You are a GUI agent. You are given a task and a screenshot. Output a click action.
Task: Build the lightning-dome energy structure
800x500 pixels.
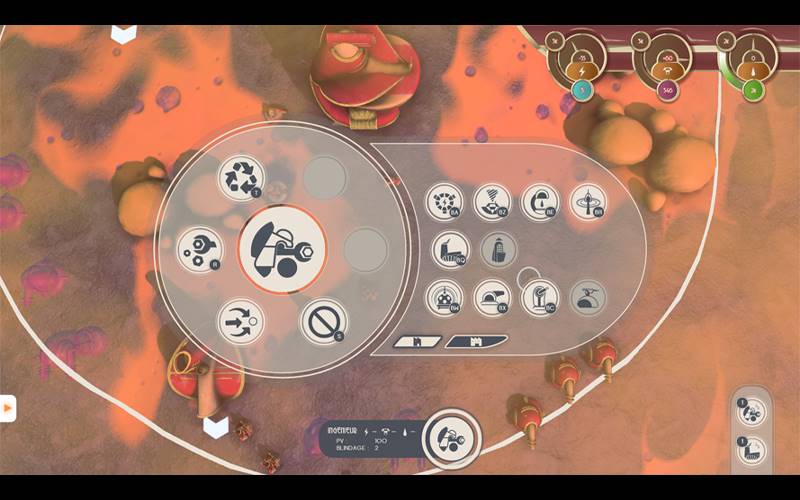pyautogui.click(x=444, y=202)
